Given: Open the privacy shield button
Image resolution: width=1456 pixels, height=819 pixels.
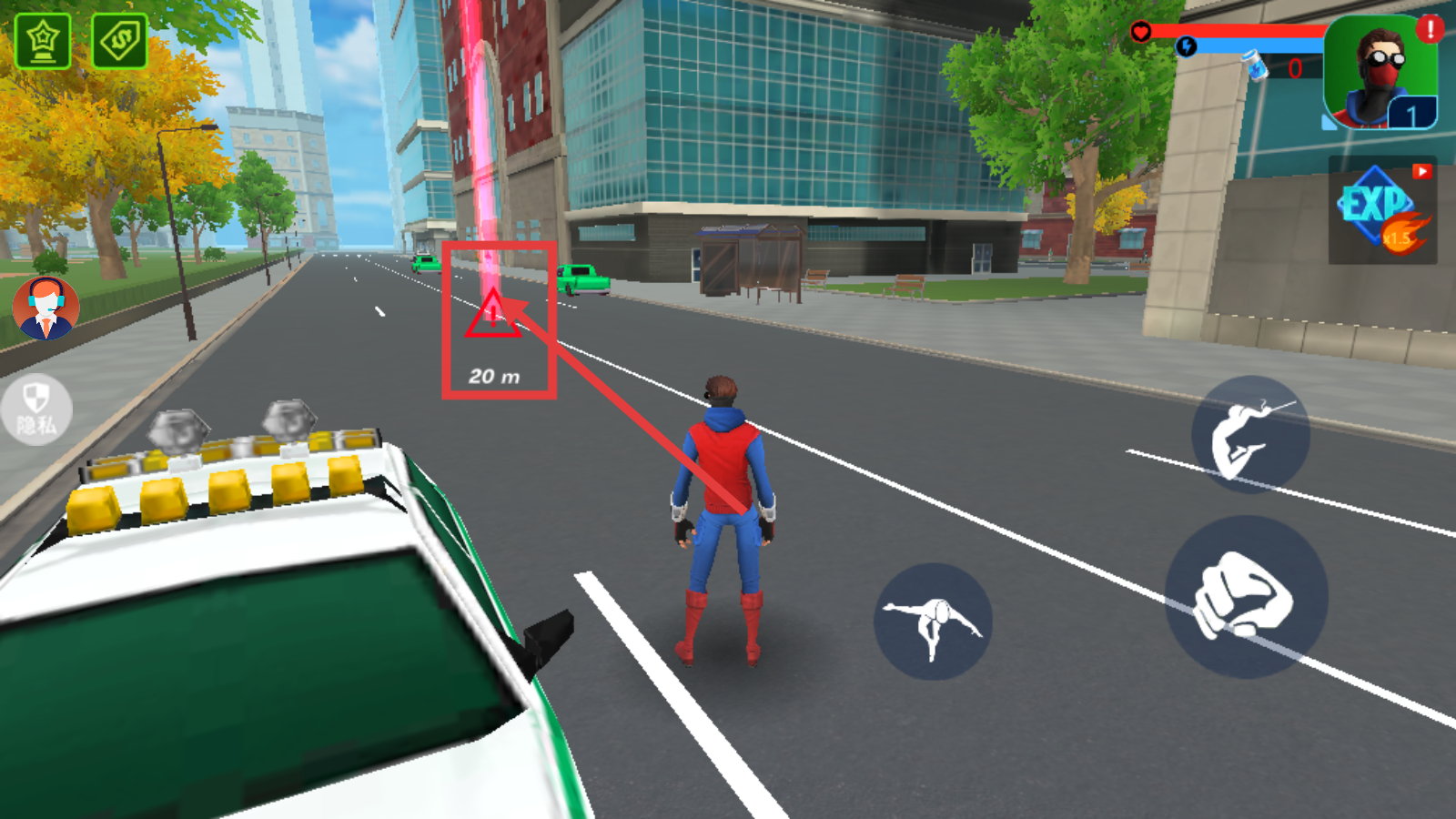Looking at the screenshot, I should [x=36, y=409].
